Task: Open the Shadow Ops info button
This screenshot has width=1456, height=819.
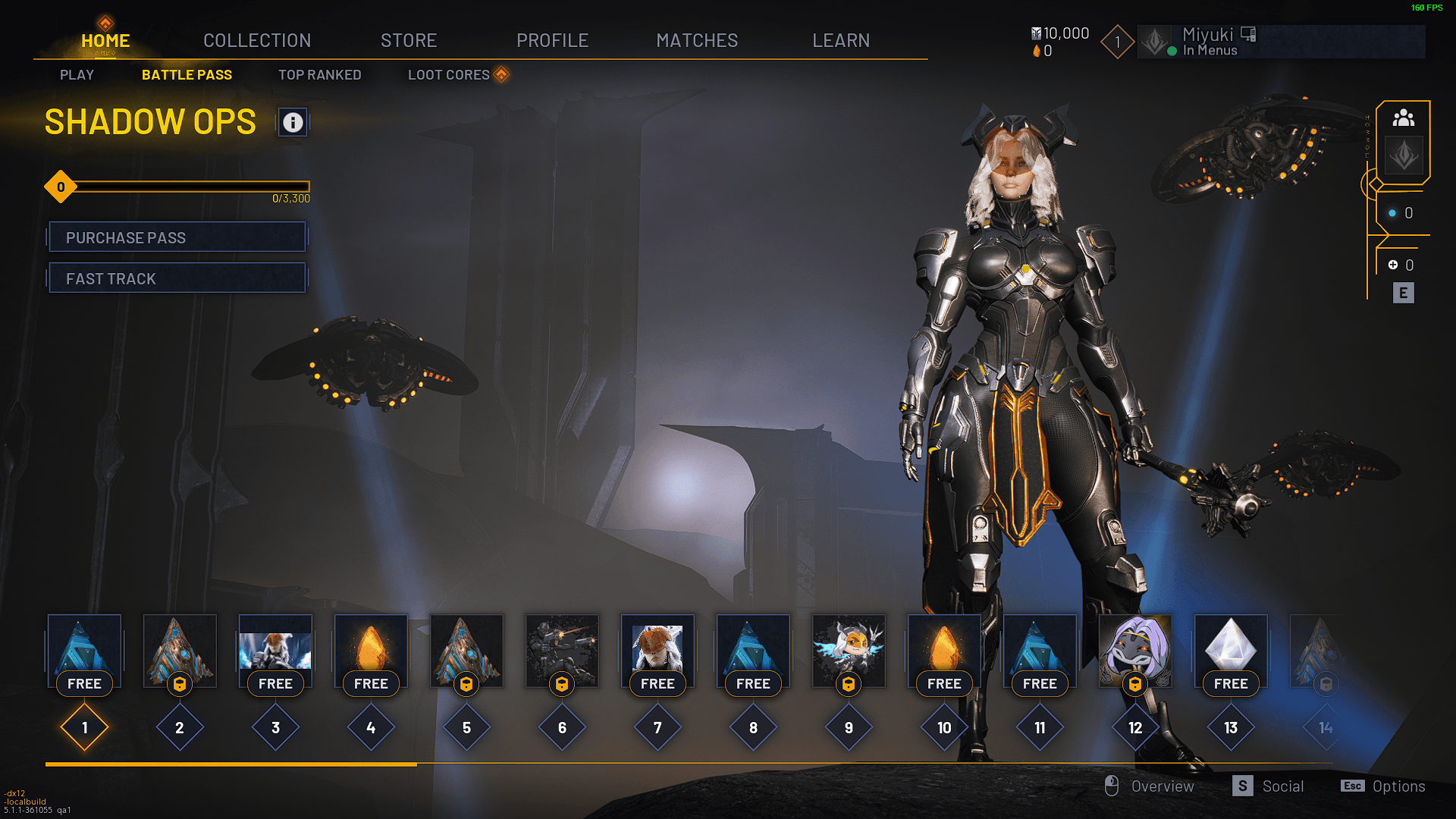Action: (x=293, y=122)
